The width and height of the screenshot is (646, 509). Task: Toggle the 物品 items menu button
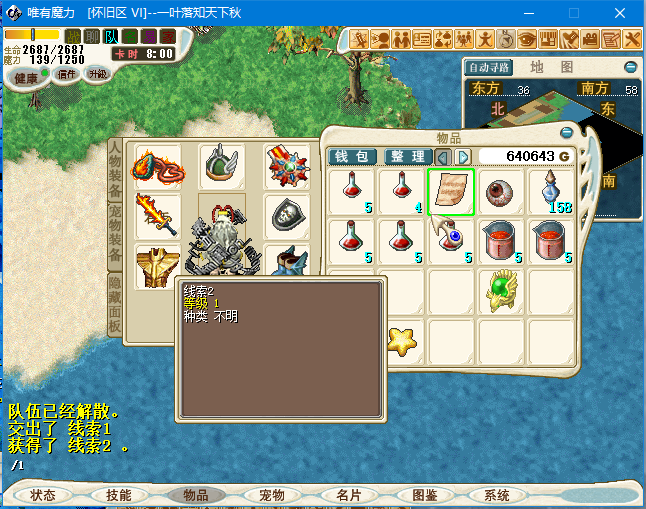196,495
